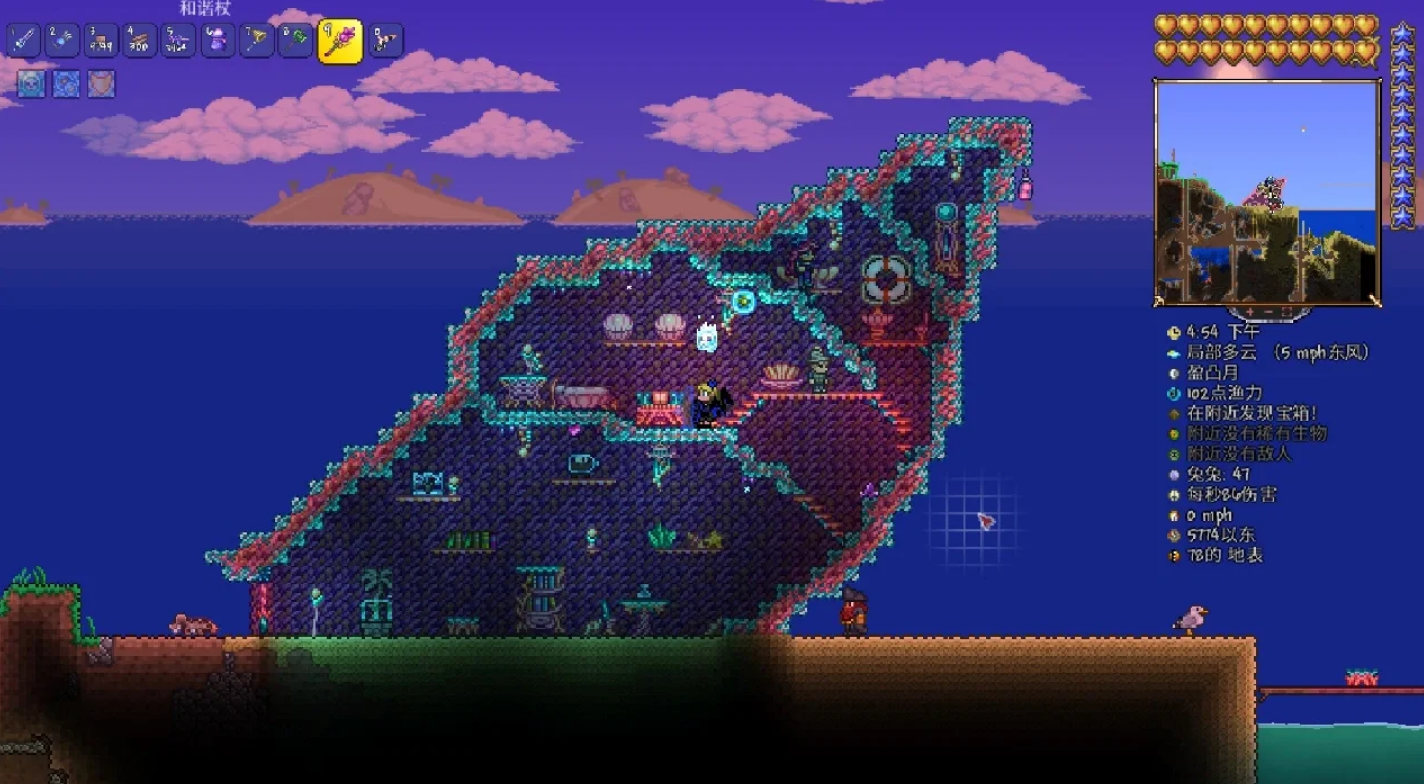This screenshot has height=784, width=1424.
Task: Select the sword in hotbar slot 1
Action: pyautogui.click(x=23, y=41)
